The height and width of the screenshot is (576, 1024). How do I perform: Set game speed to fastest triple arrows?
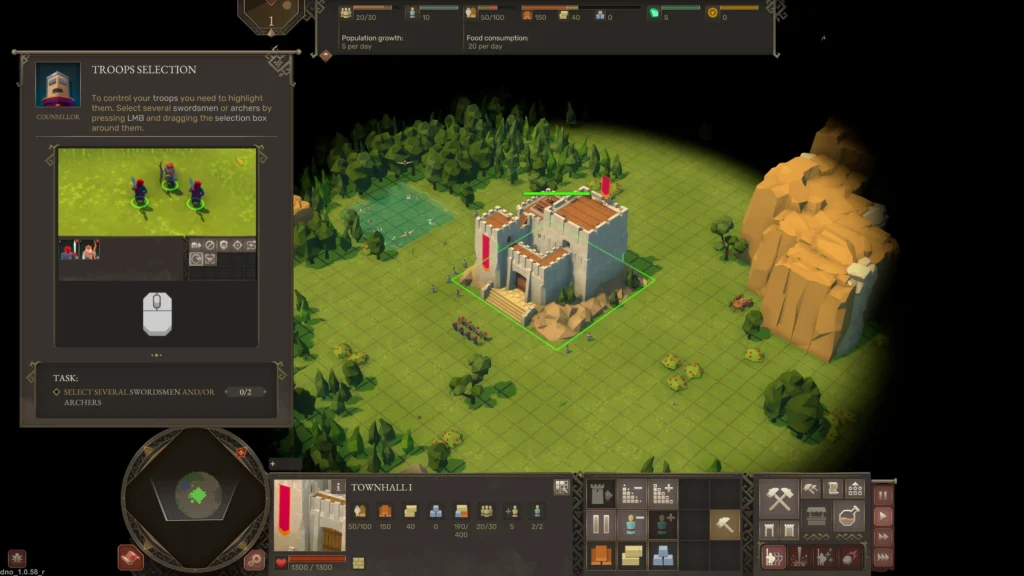pos(883,557)
